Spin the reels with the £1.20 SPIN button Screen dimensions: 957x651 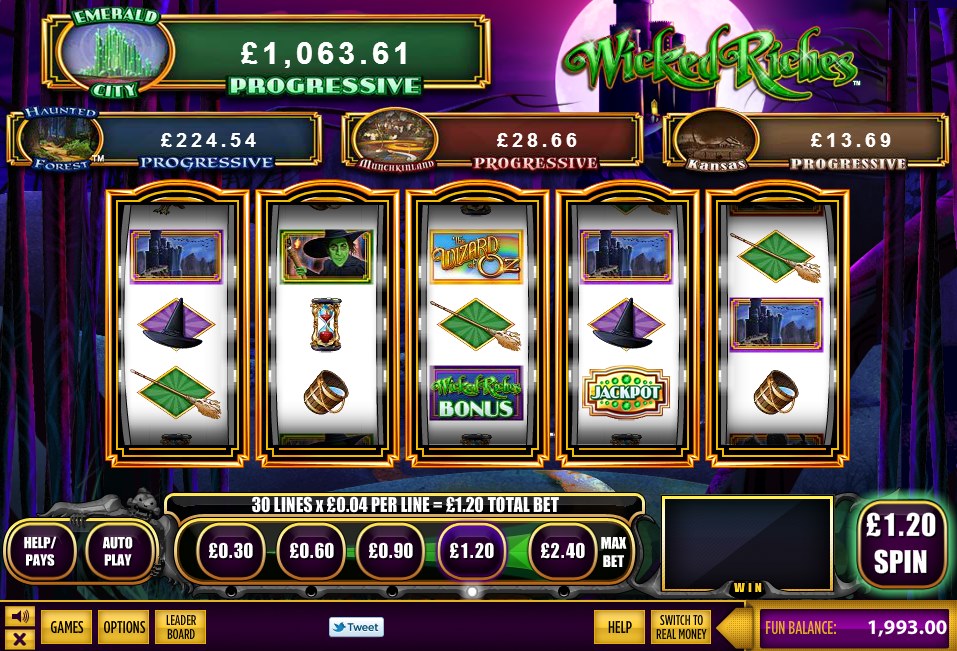click(901, 543)
